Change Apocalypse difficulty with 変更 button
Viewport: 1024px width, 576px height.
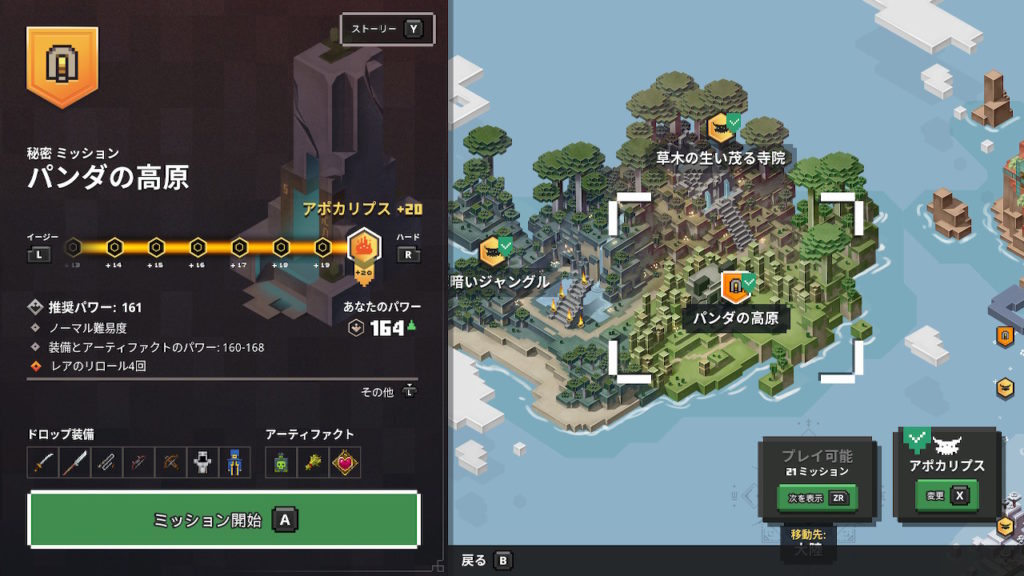945,495
